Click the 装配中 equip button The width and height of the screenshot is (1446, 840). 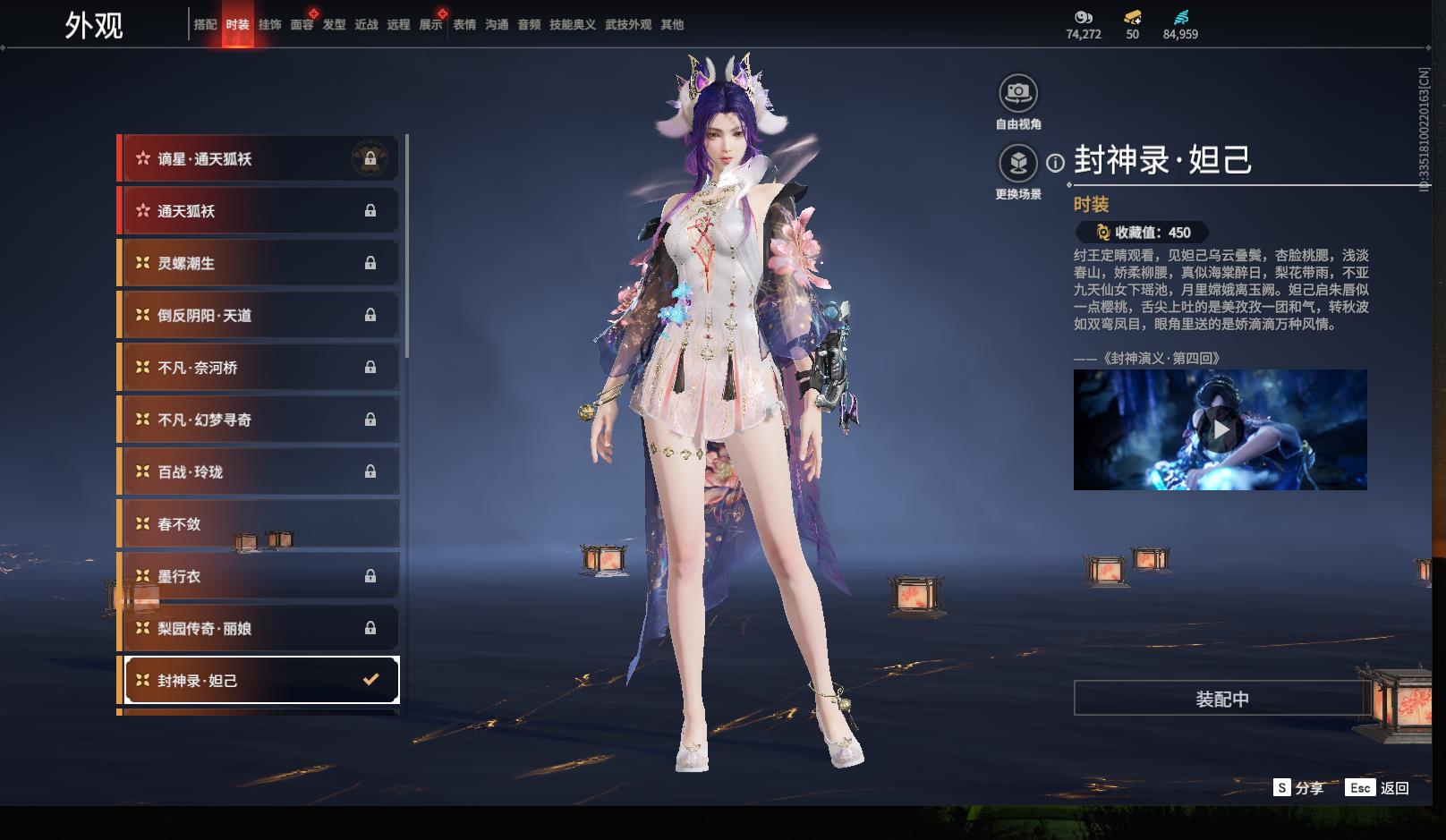click(1221, 699)
